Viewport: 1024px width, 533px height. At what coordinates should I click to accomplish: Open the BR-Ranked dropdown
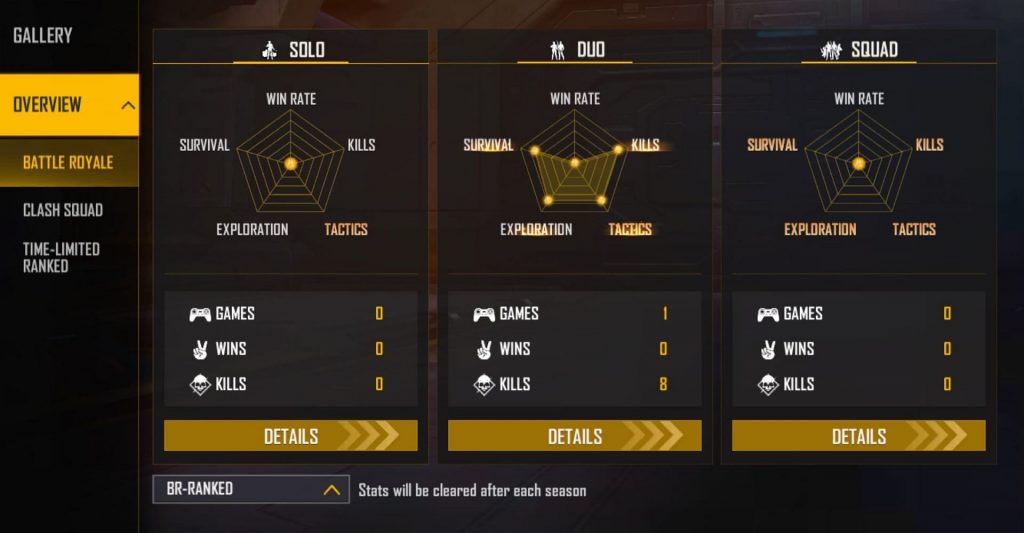[250, 489]
